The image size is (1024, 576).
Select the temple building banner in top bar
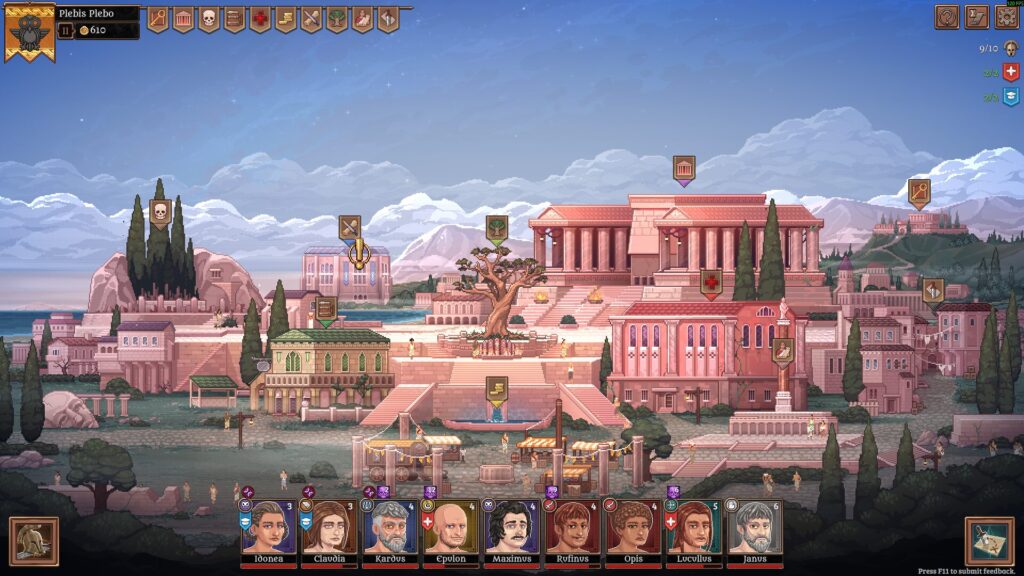pyautogui.click(x=184, y=19)
